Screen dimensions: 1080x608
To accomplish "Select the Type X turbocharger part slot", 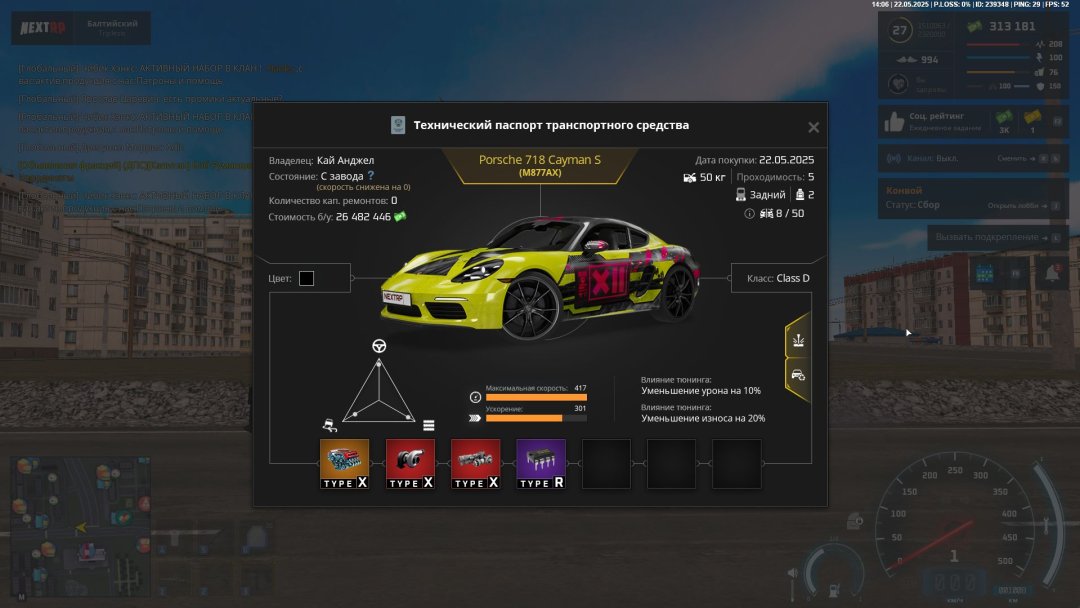I will [410, 464].
